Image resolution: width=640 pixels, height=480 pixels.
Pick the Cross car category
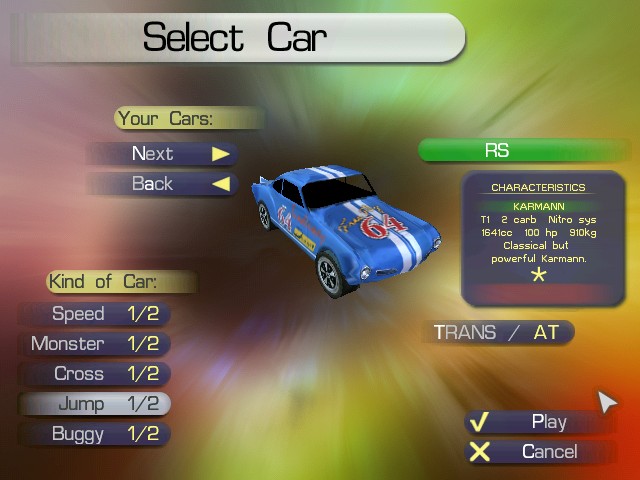[x=95, y=374]
